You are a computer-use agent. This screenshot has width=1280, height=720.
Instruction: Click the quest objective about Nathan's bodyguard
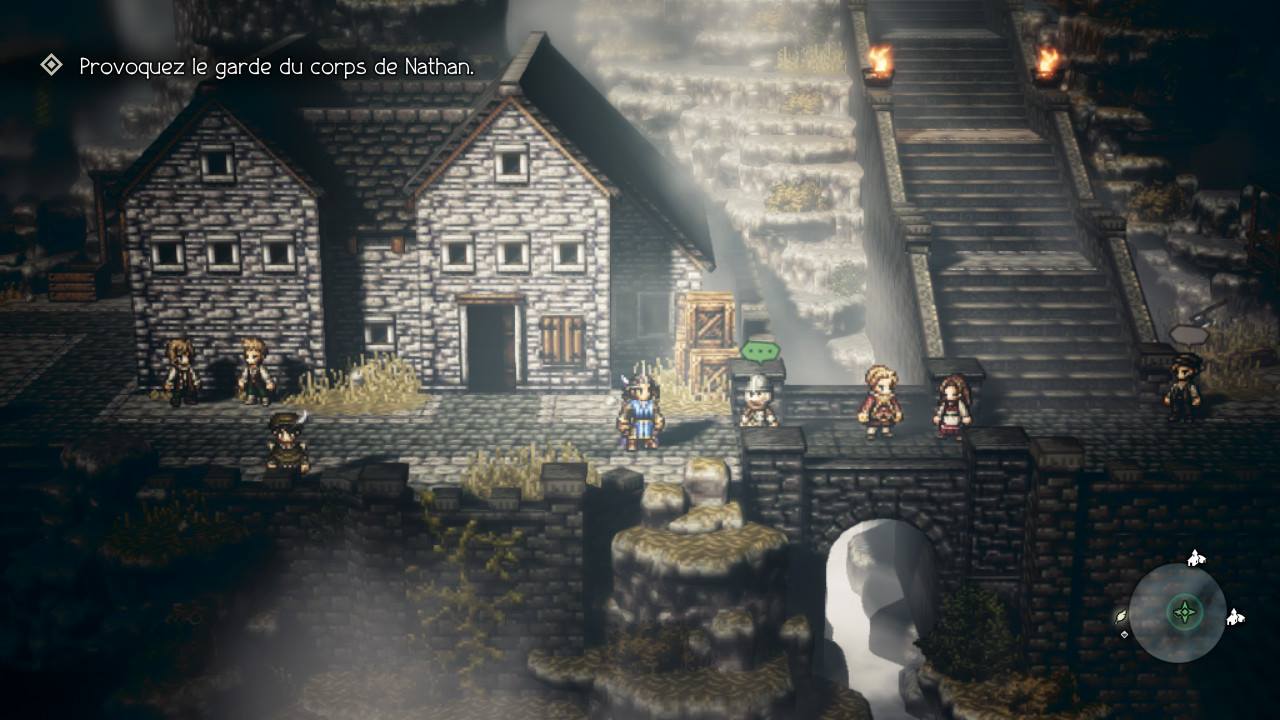tap(276, 67)
